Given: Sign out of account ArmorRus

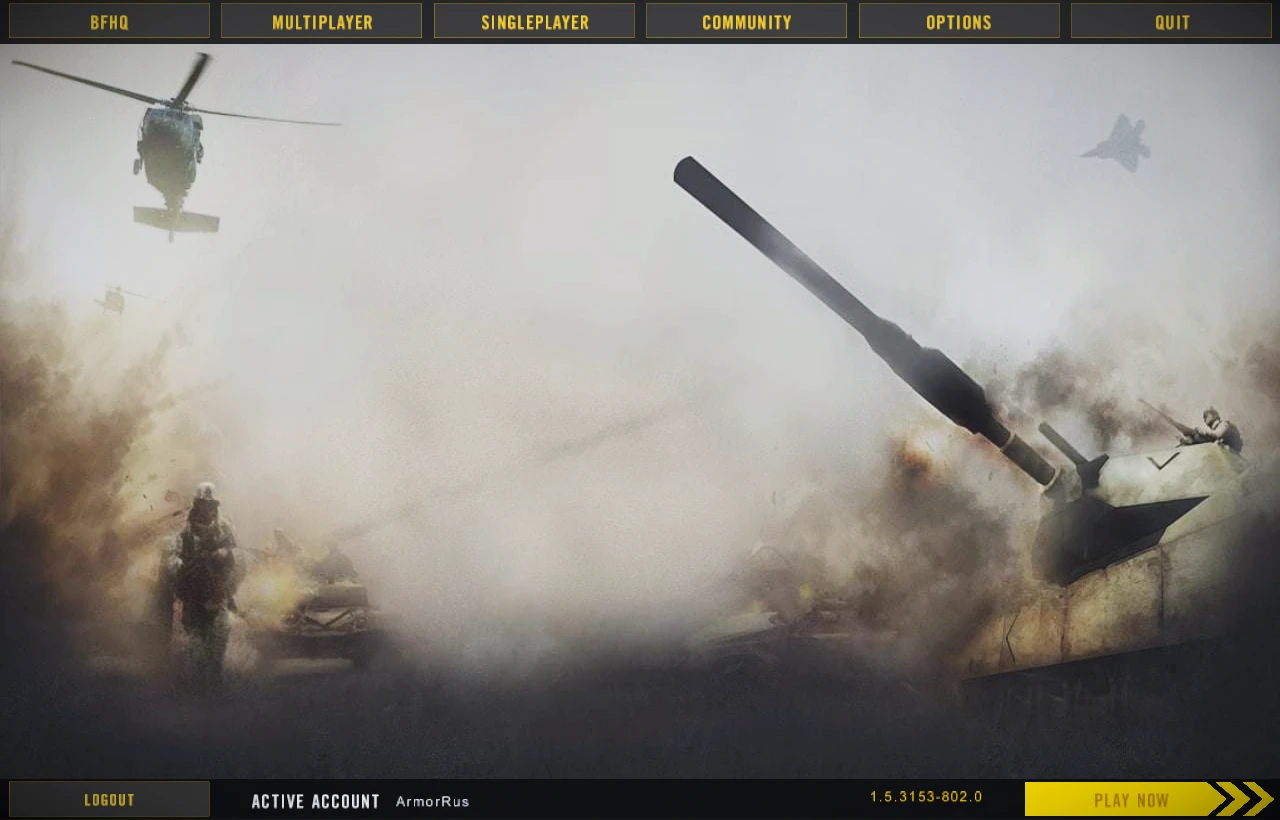Looking at the screenshot, I should pyautogui.click(x=108, y=799).
